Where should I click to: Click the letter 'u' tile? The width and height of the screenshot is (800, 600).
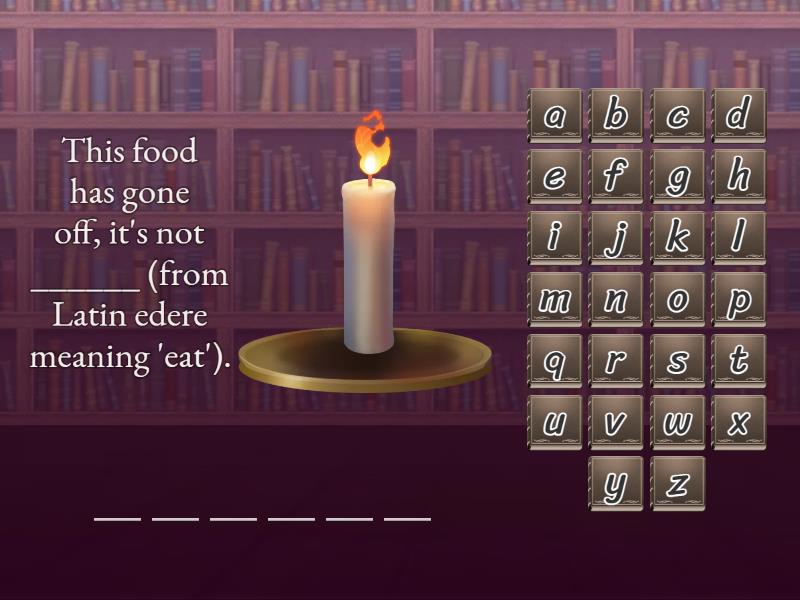click(554, 422)
